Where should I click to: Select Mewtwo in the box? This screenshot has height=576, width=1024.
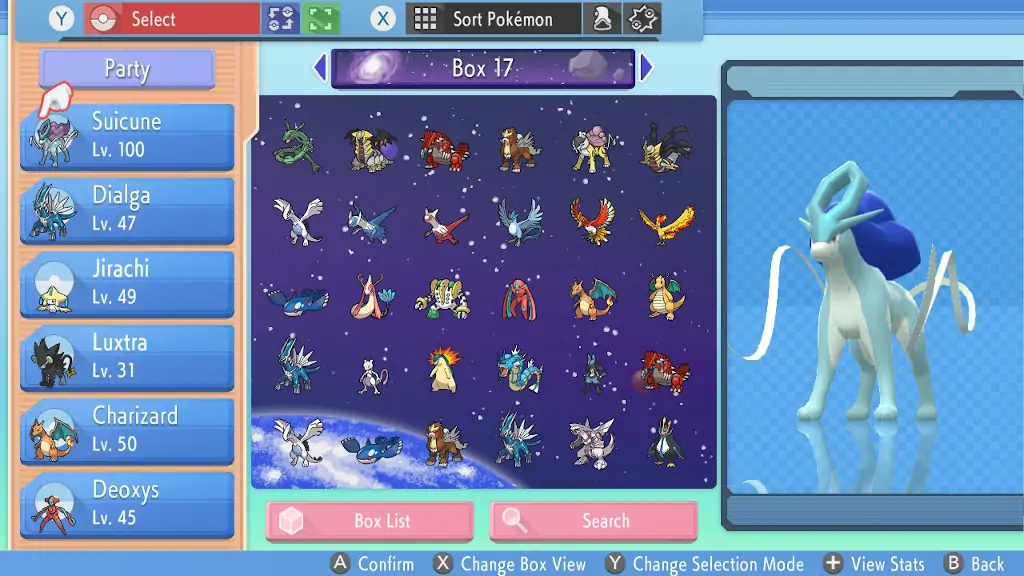coord(371,373)
